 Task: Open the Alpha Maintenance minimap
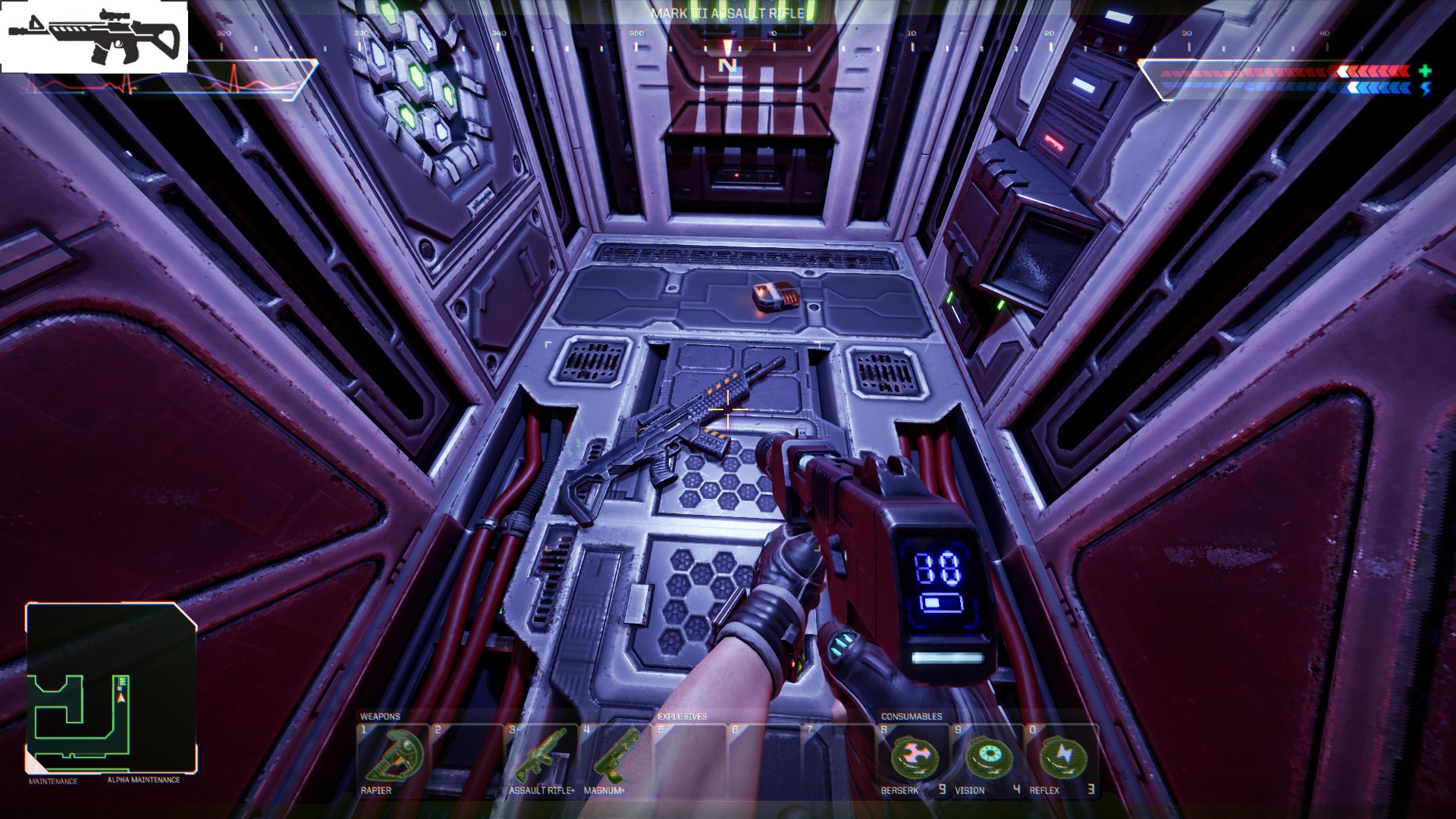pyautogui.click(x=111, y=688)
